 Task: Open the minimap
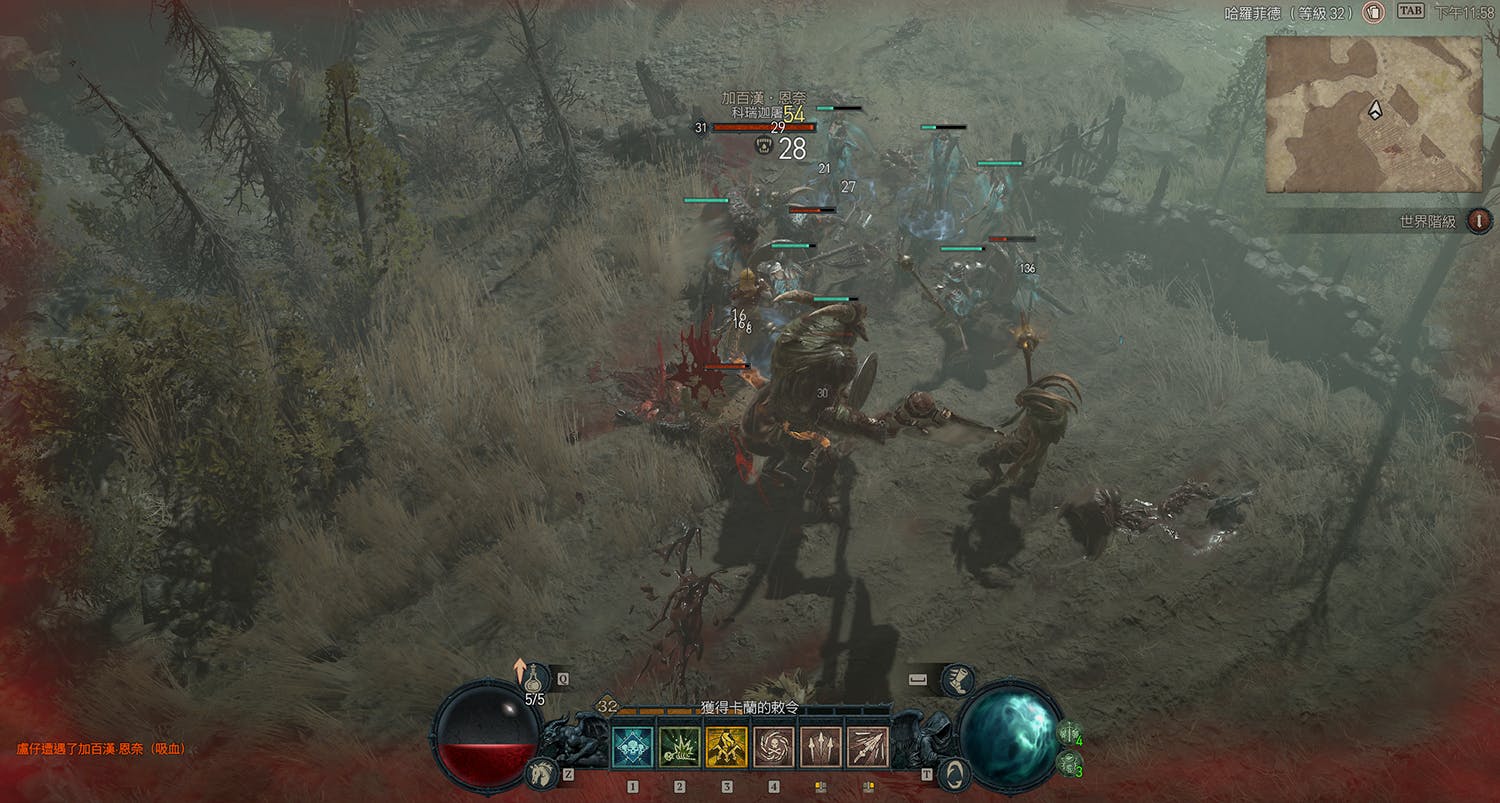(x=1373, y=113)
